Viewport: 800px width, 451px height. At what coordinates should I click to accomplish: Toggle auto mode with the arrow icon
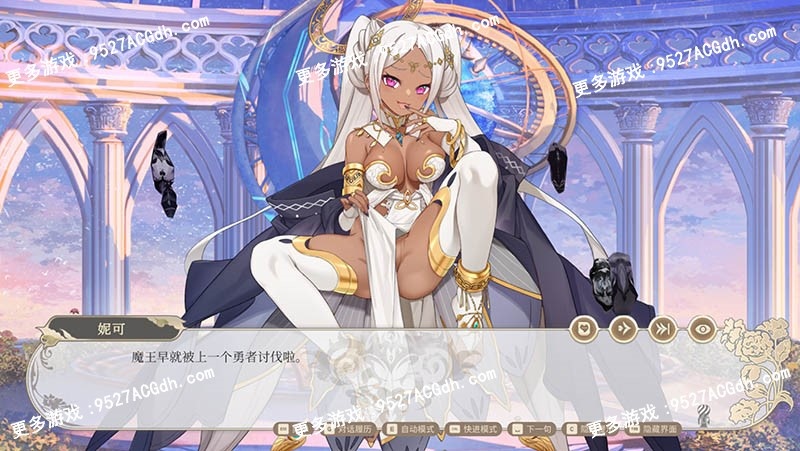(x=623, y=329)
